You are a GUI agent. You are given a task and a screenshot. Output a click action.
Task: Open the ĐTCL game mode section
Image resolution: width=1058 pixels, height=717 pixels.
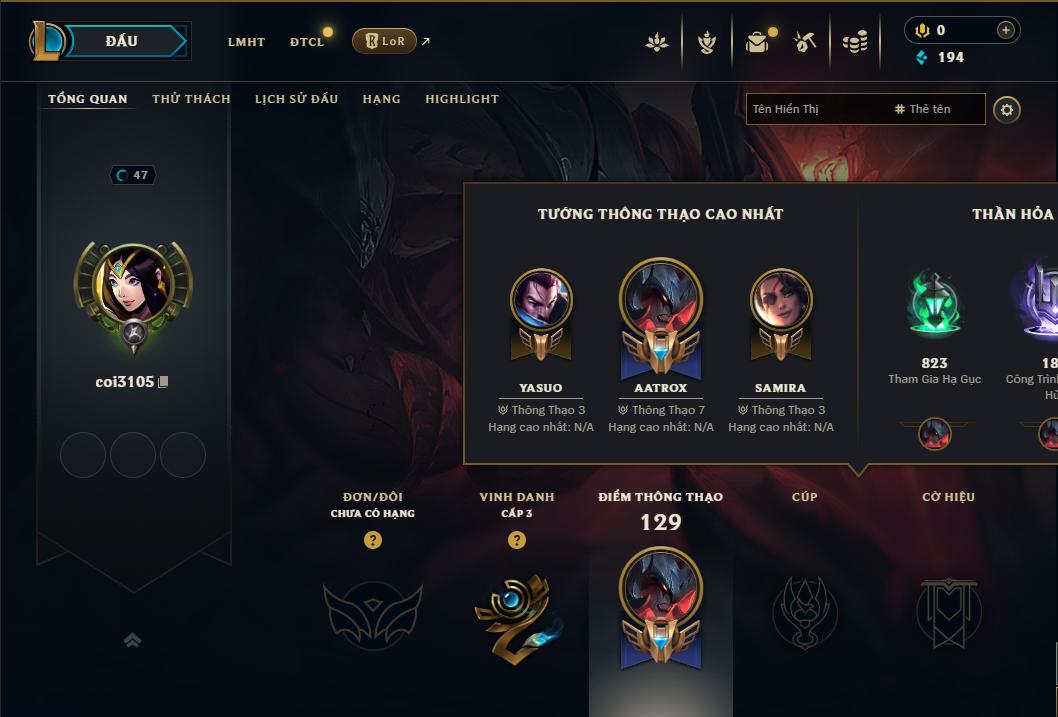point(307,42)
